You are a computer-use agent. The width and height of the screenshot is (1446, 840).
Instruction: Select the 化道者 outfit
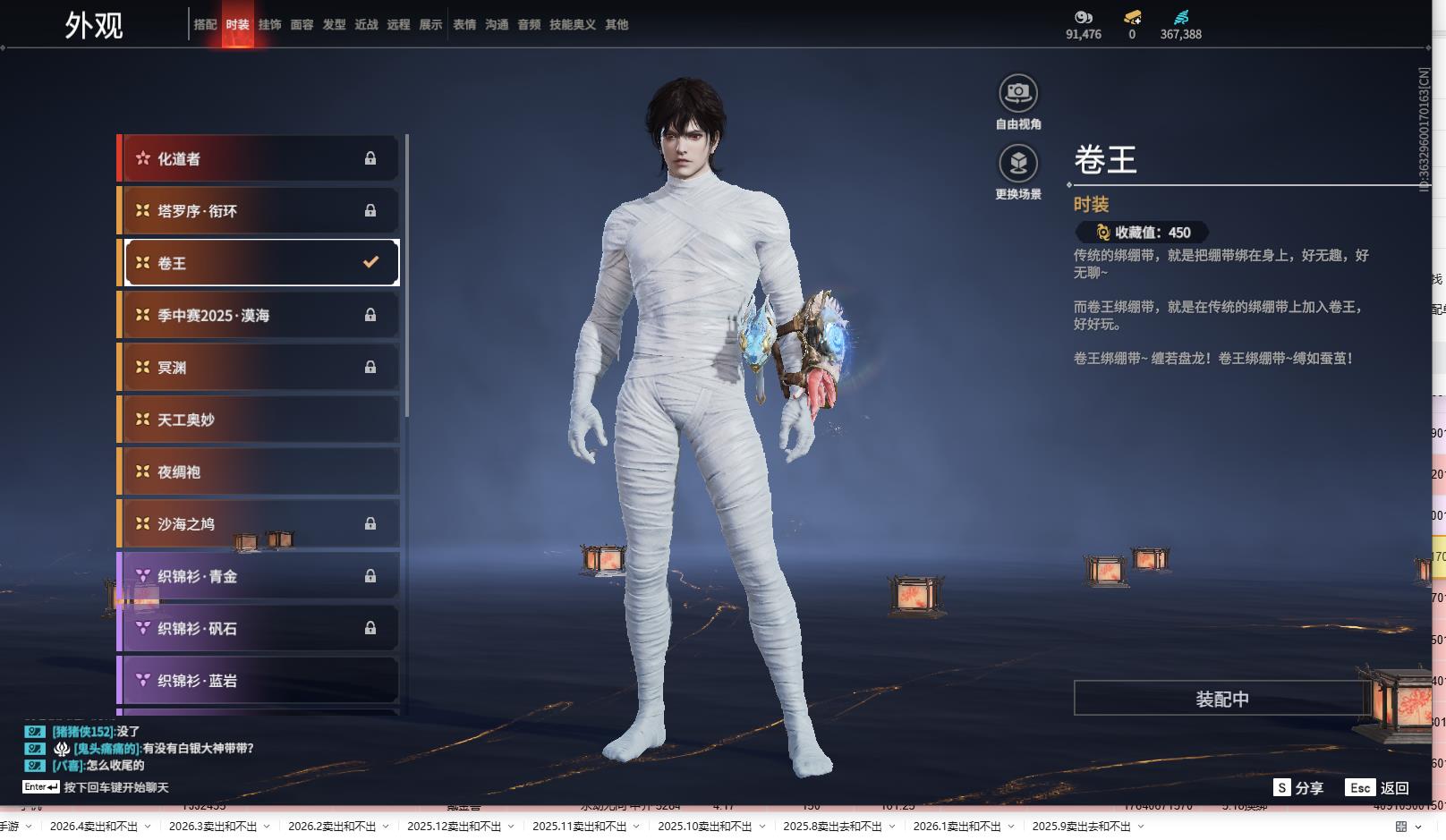coord(259,158)
